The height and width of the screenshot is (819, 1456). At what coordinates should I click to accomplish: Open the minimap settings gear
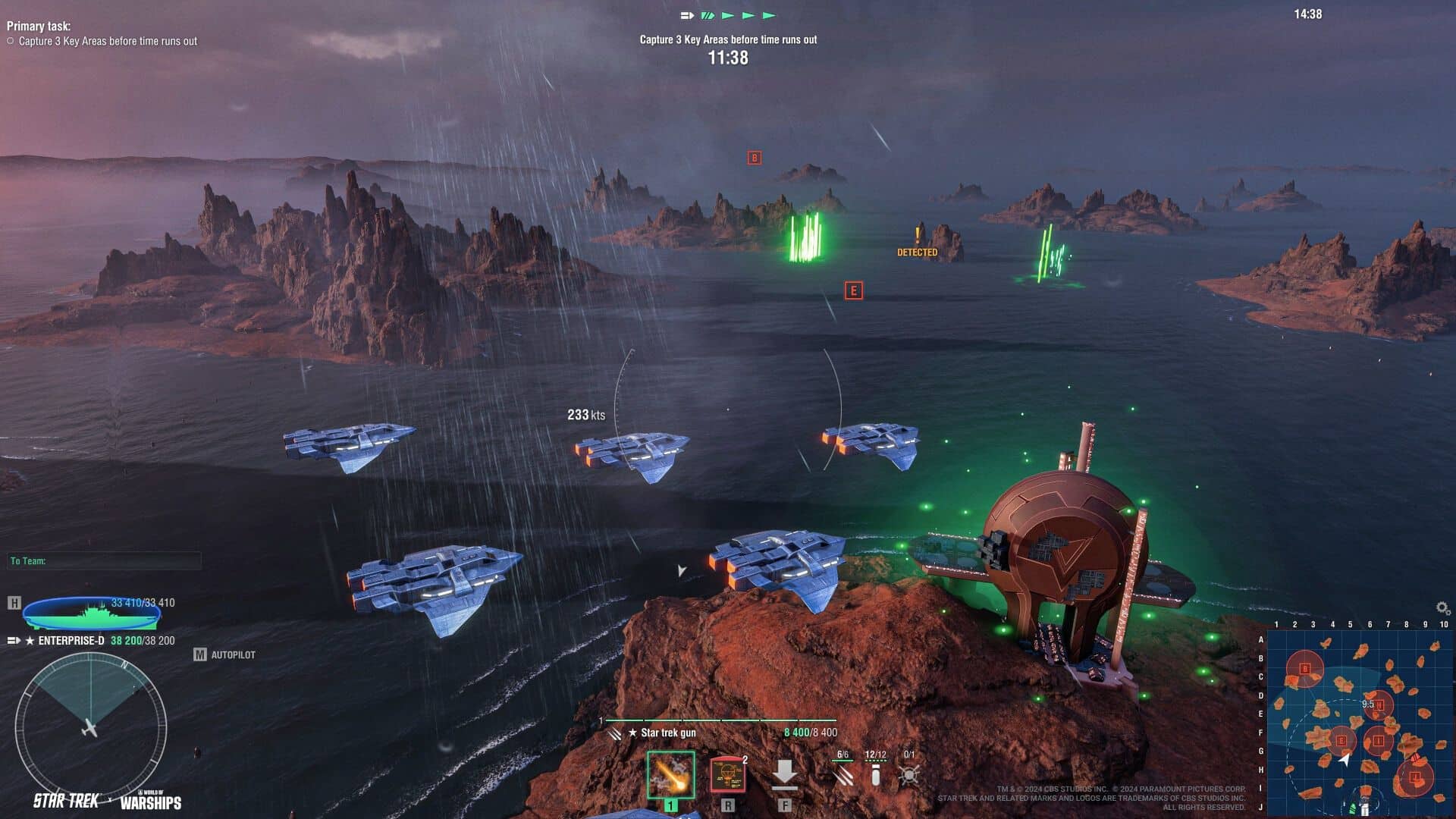(x=1442, y=608)
